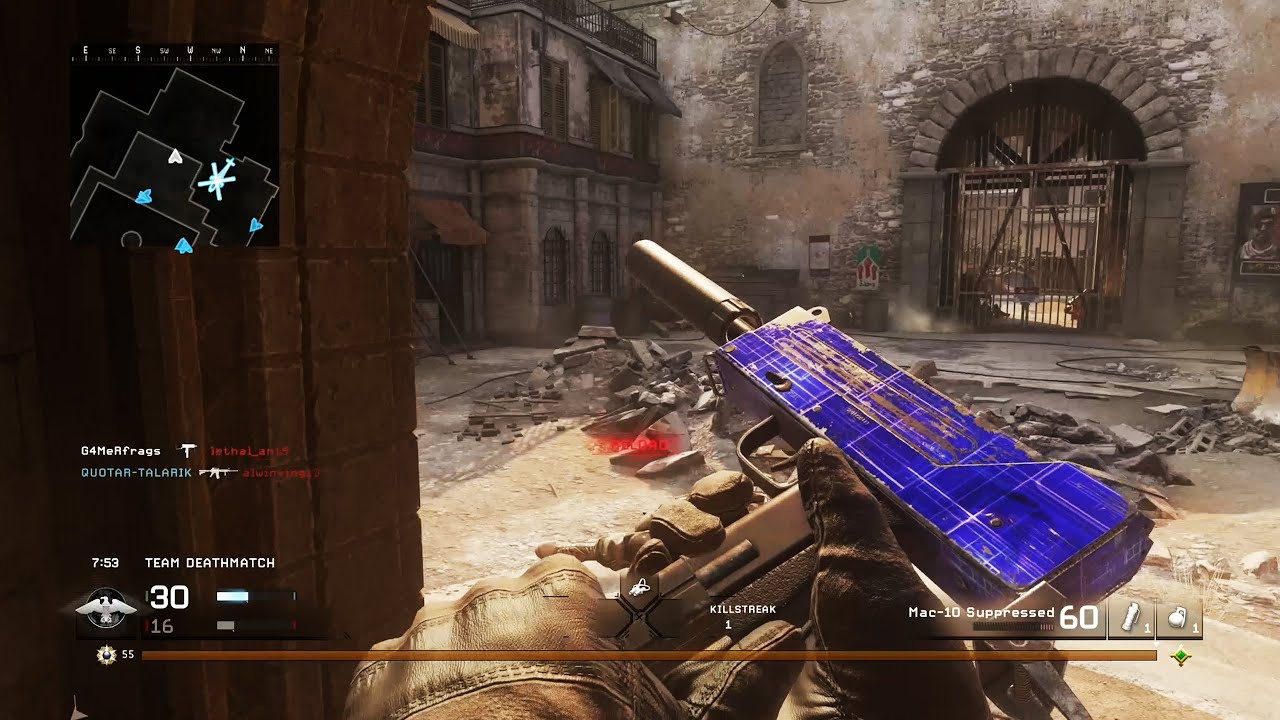This screenshot has width=1280, height=720.
Task: Select the helicopter marker on the minimap
Action: pos(217,181)
